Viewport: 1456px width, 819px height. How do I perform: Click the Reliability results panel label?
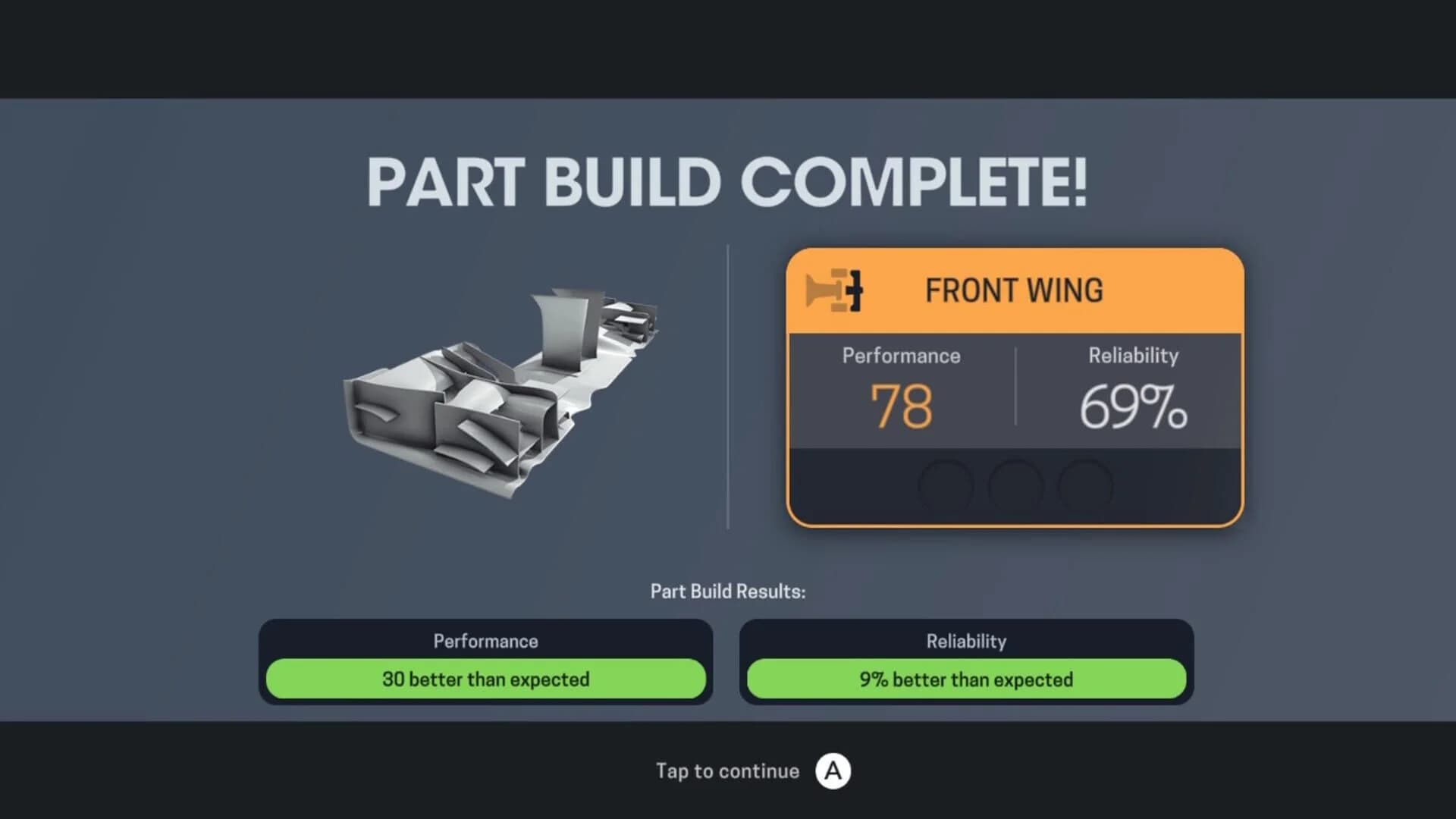[966, 641]
